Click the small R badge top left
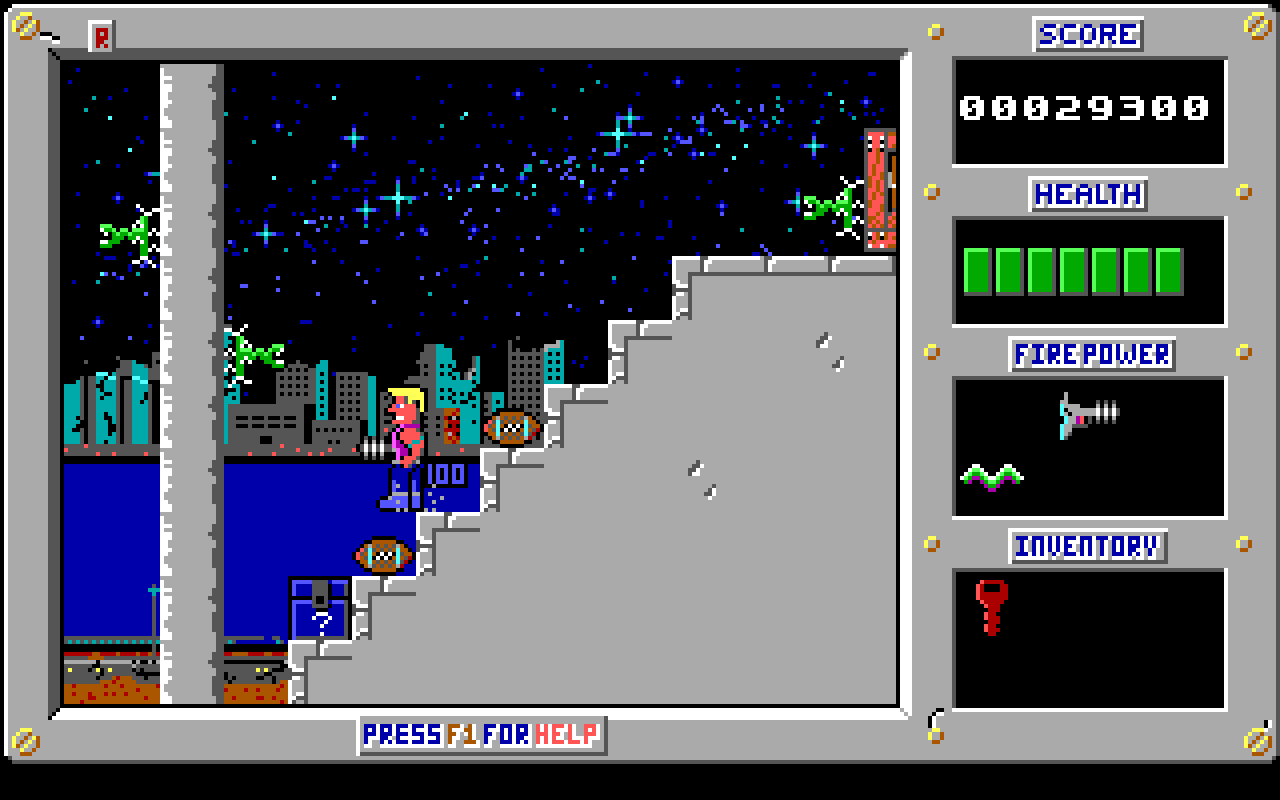Image resolution: width=1280 pixels, height=800 pixels. click(99, 33)
